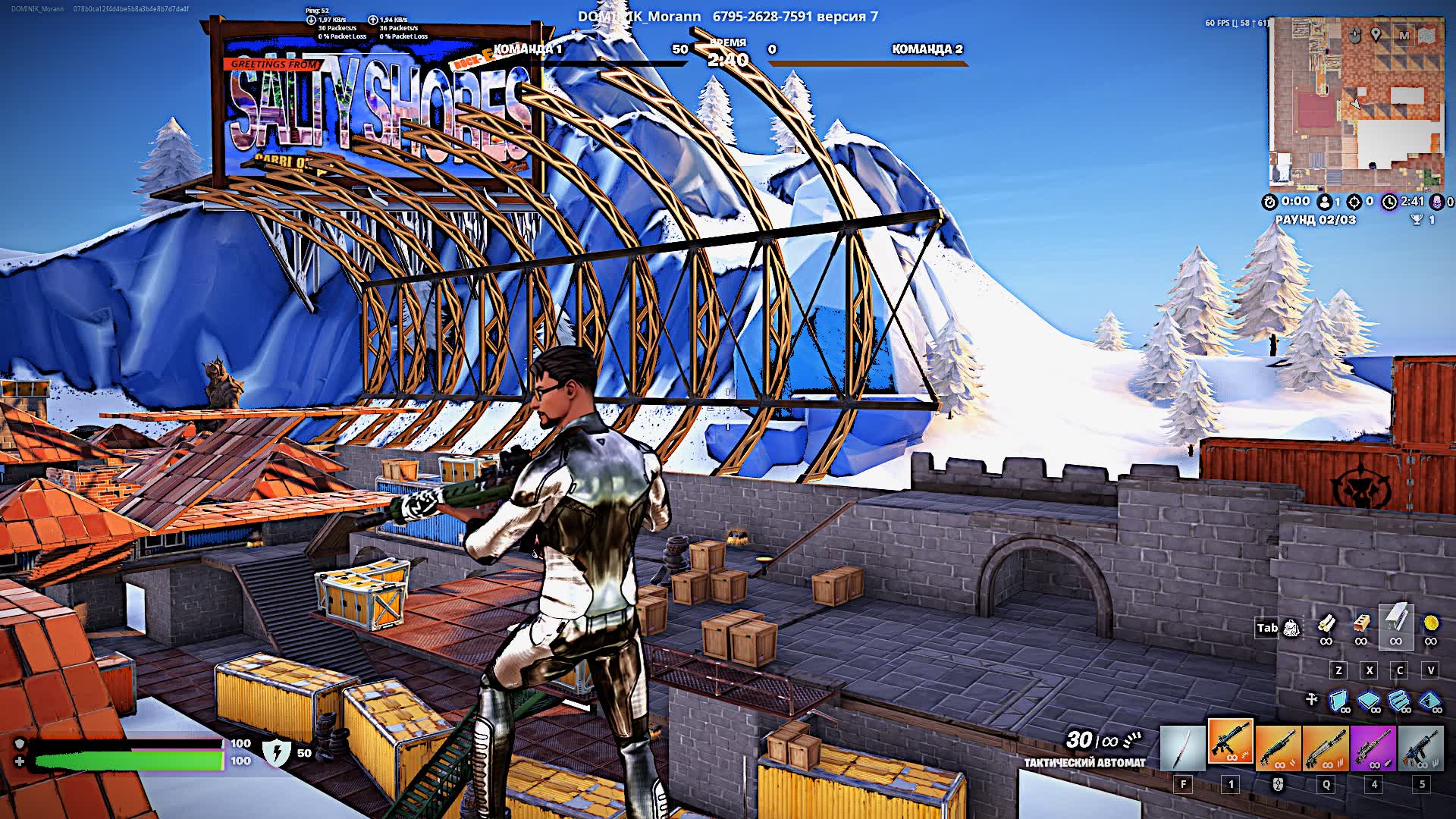Select the purple sniper rifle in slot 4
This screenshot has width=1456, height=819.
(x=1373, y=748)
